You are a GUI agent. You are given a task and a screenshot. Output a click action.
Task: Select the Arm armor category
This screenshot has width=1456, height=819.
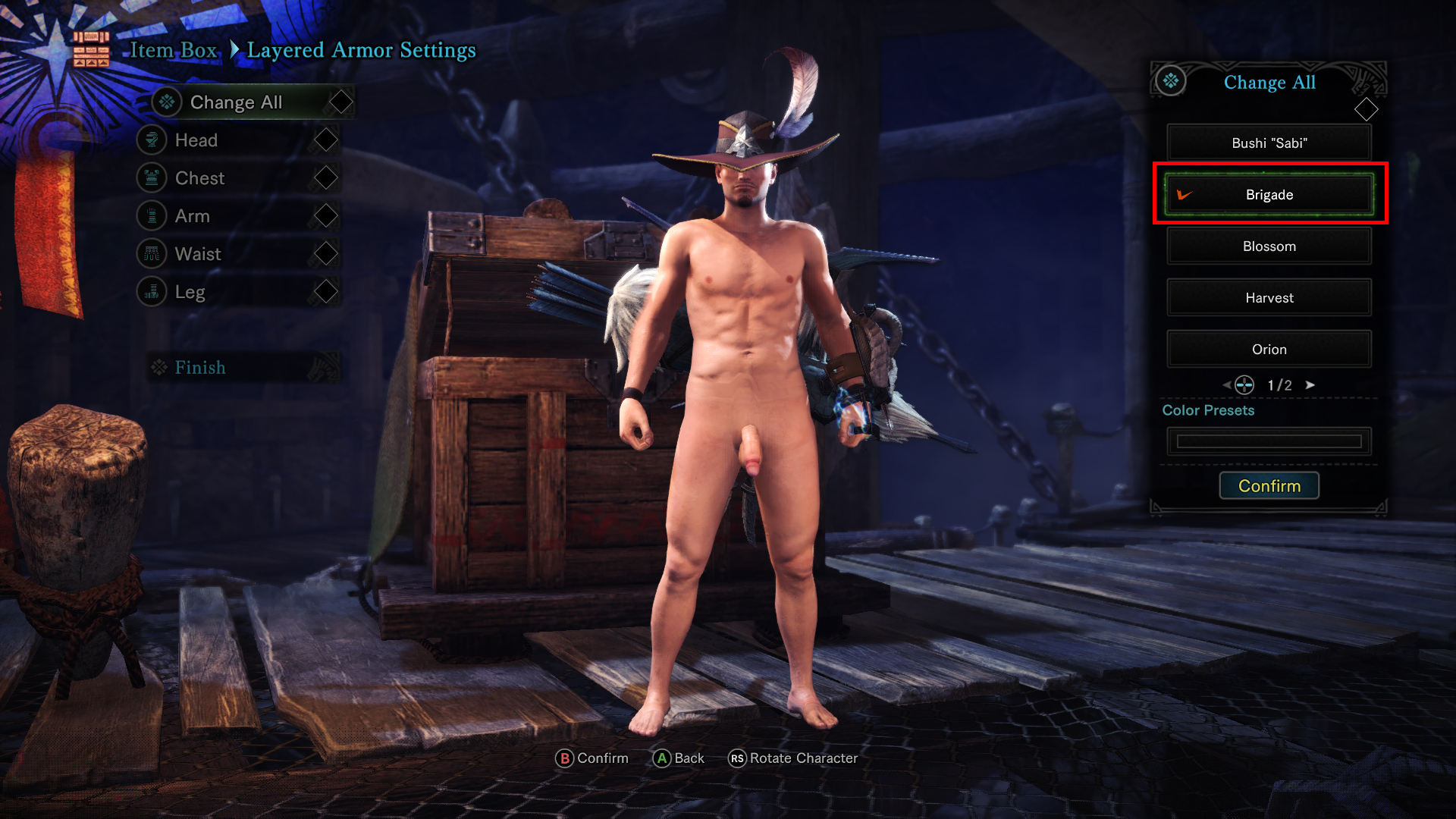coord(192,216)
